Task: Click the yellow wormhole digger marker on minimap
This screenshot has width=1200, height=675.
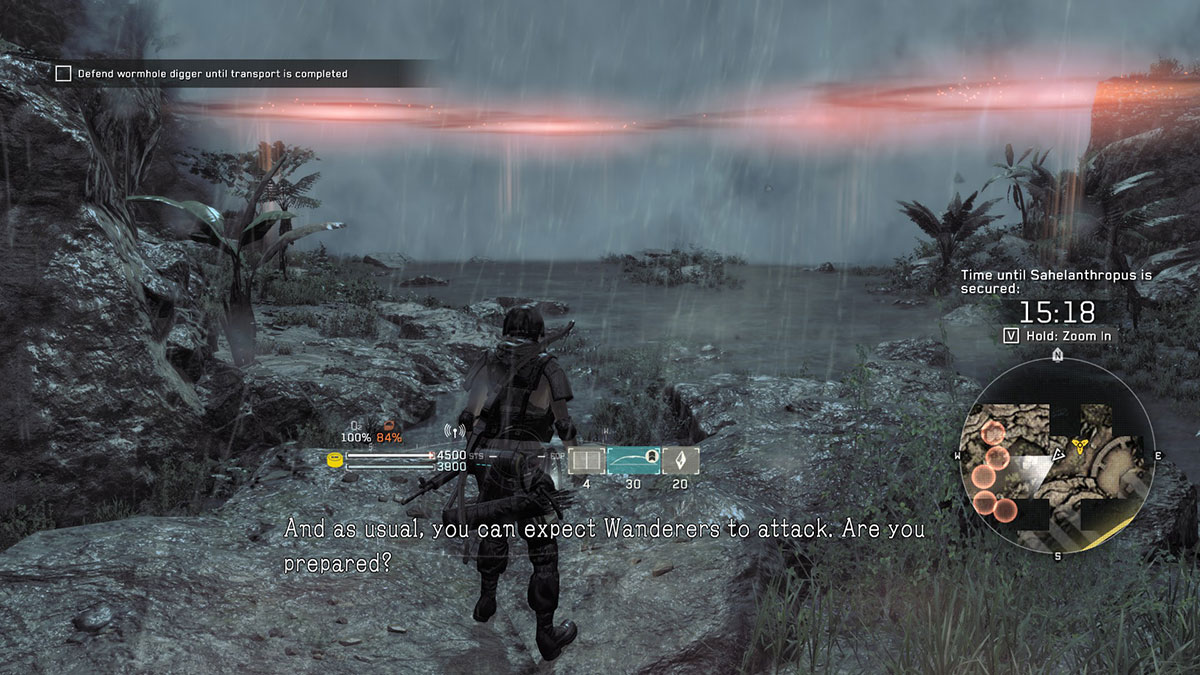Action: [x=1080, y=445]
